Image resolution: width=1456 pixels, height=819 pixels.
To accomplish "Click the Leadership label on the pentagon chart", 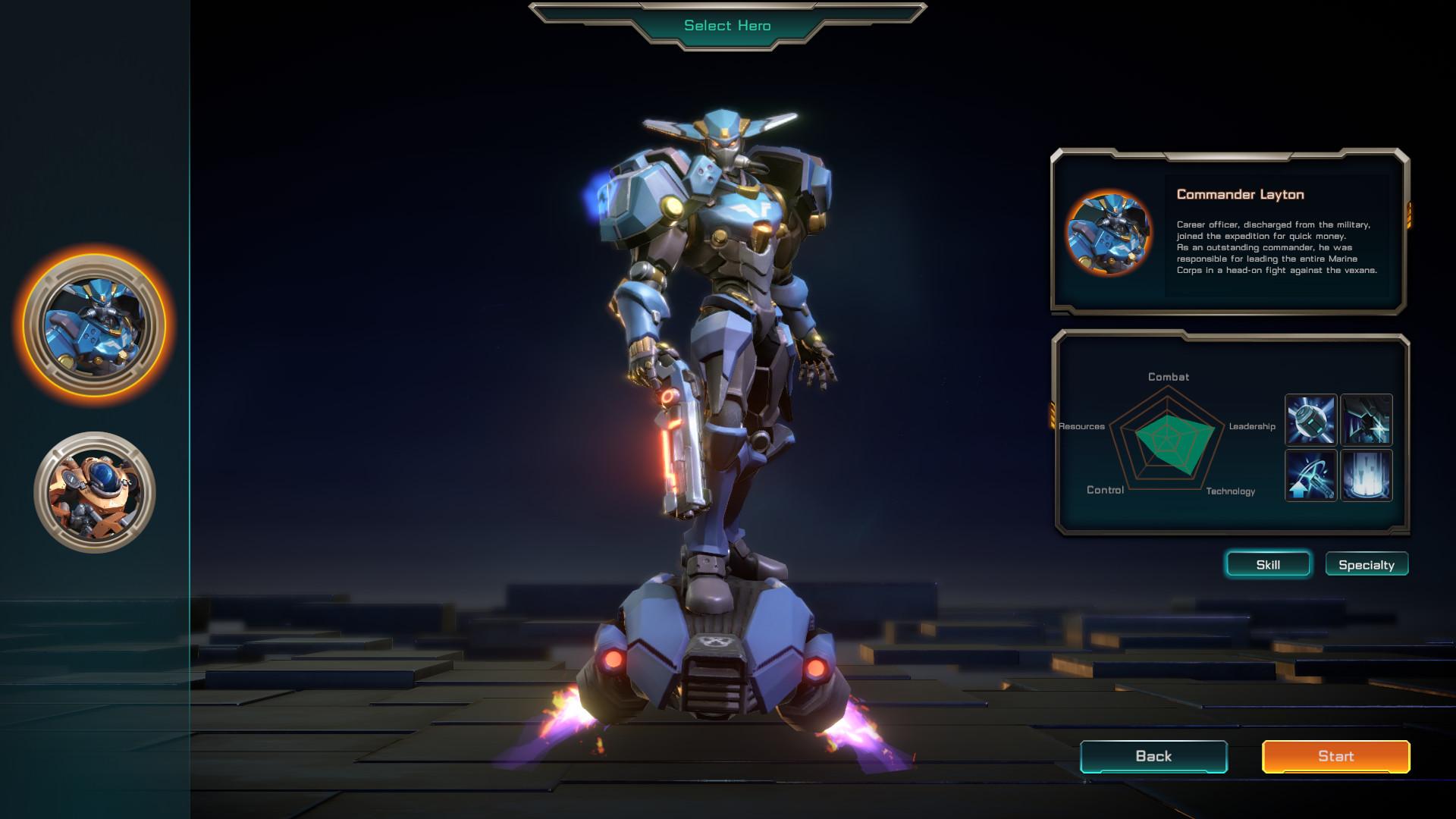I will tap(1252, 426).
